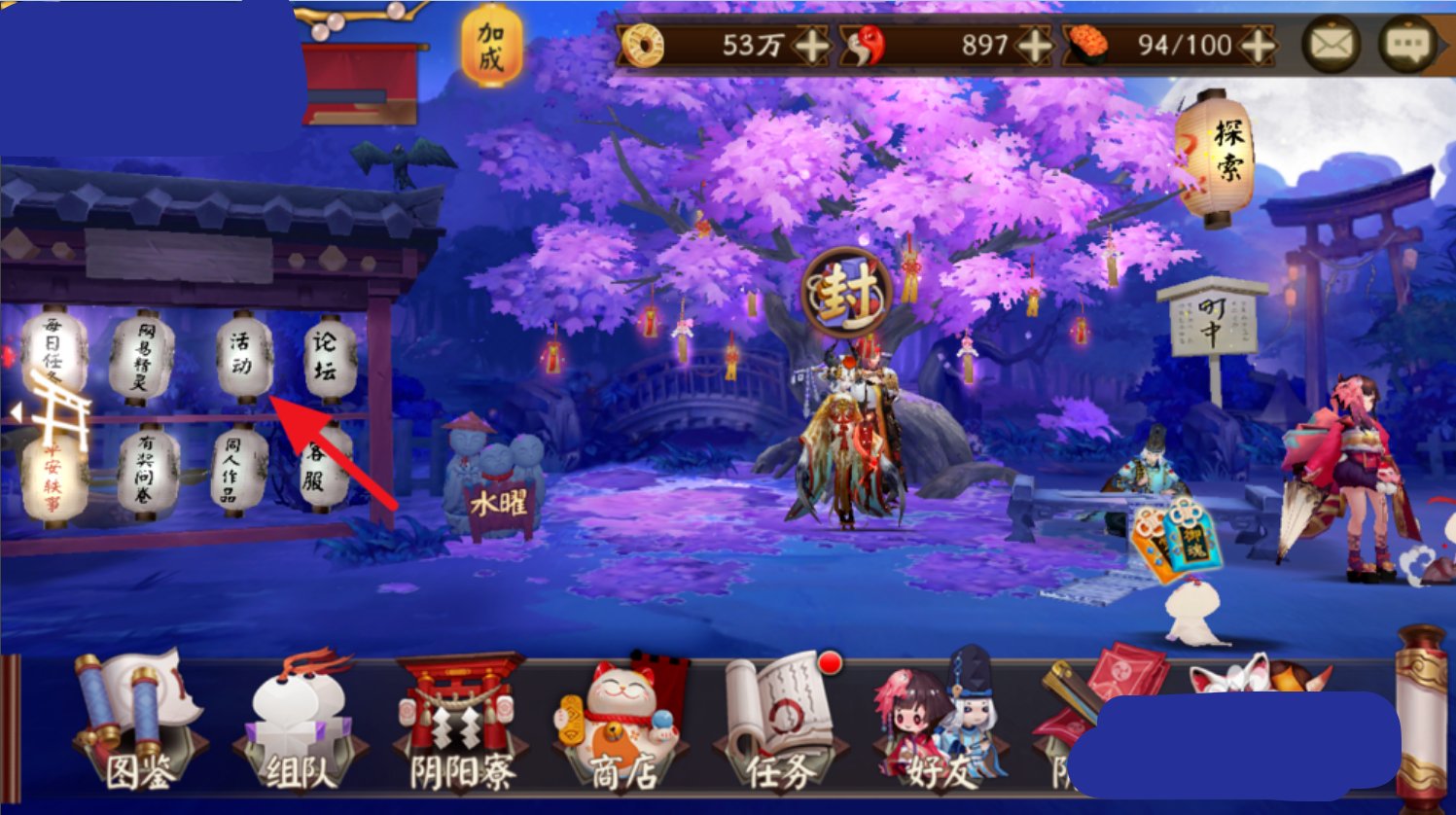Buy stamina via the plus beside 94/100 sushi
1456x815 pixels.
click(1255, 45)
